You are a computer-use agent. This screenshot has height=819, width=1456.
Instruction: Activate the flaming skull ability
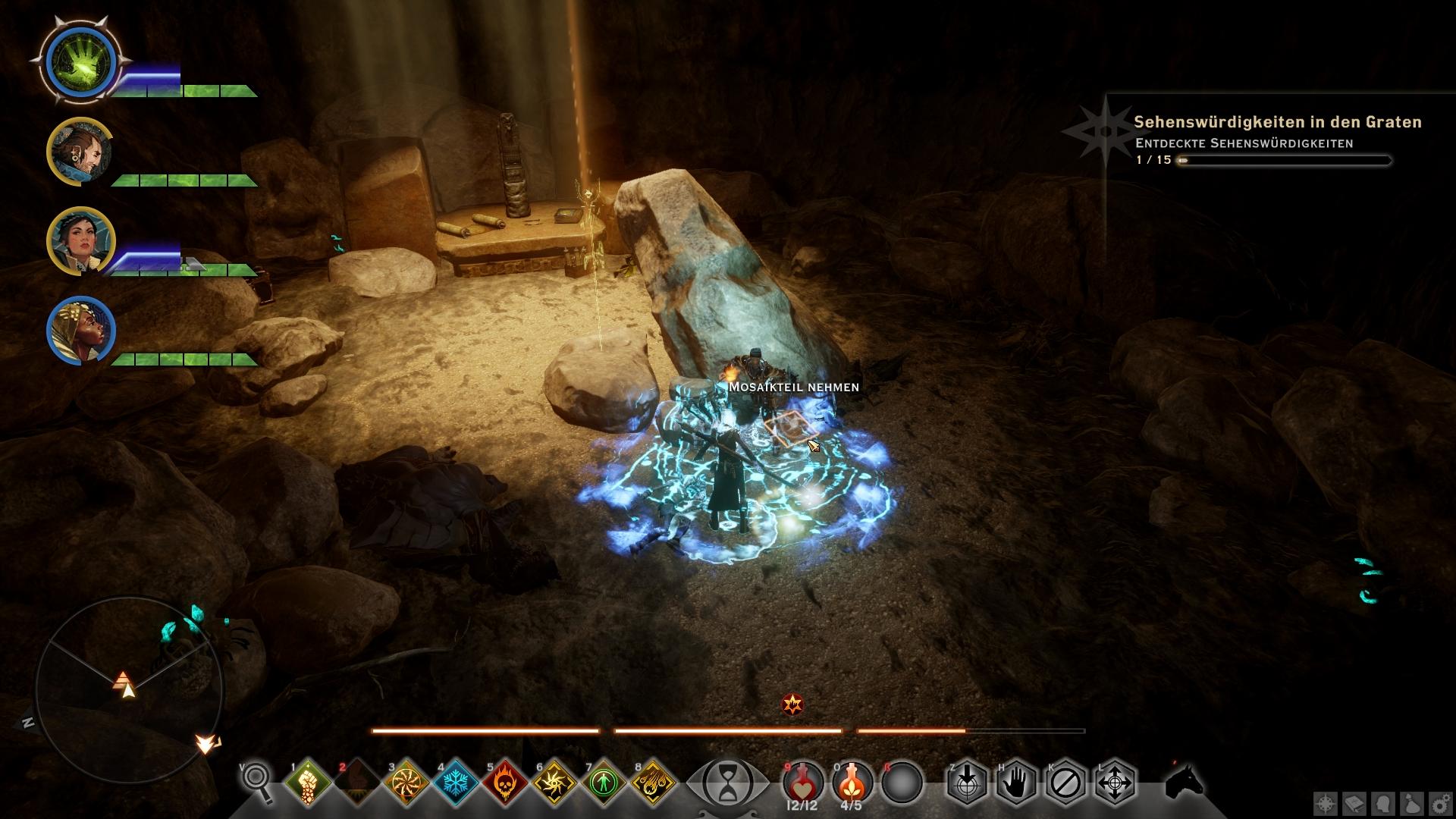point(506,782)
